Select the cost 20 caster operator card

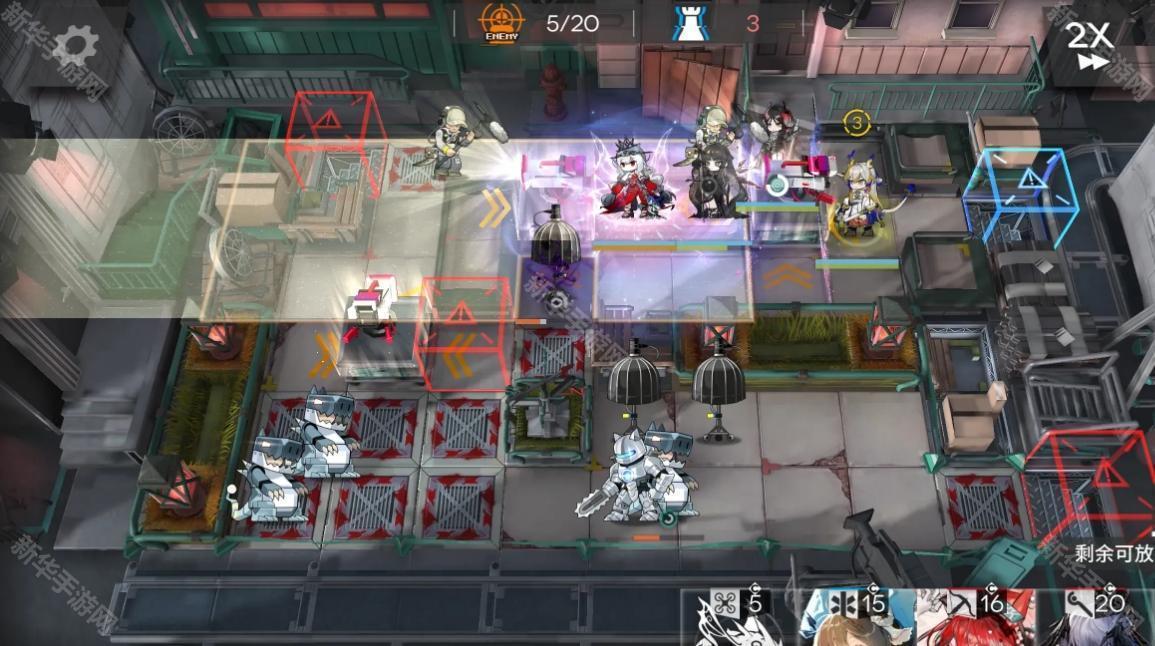[x=1094, y=618]
